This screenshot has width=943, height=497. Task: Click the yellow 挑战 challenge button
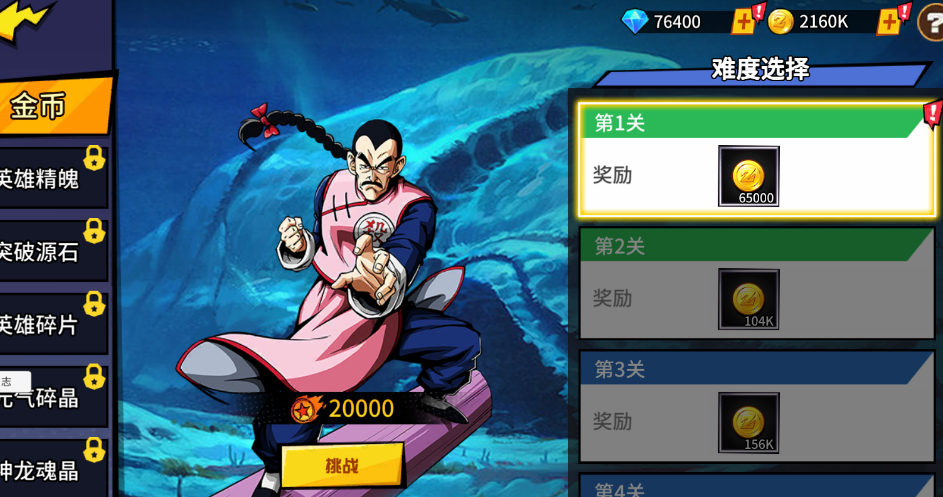pos(342,465)
